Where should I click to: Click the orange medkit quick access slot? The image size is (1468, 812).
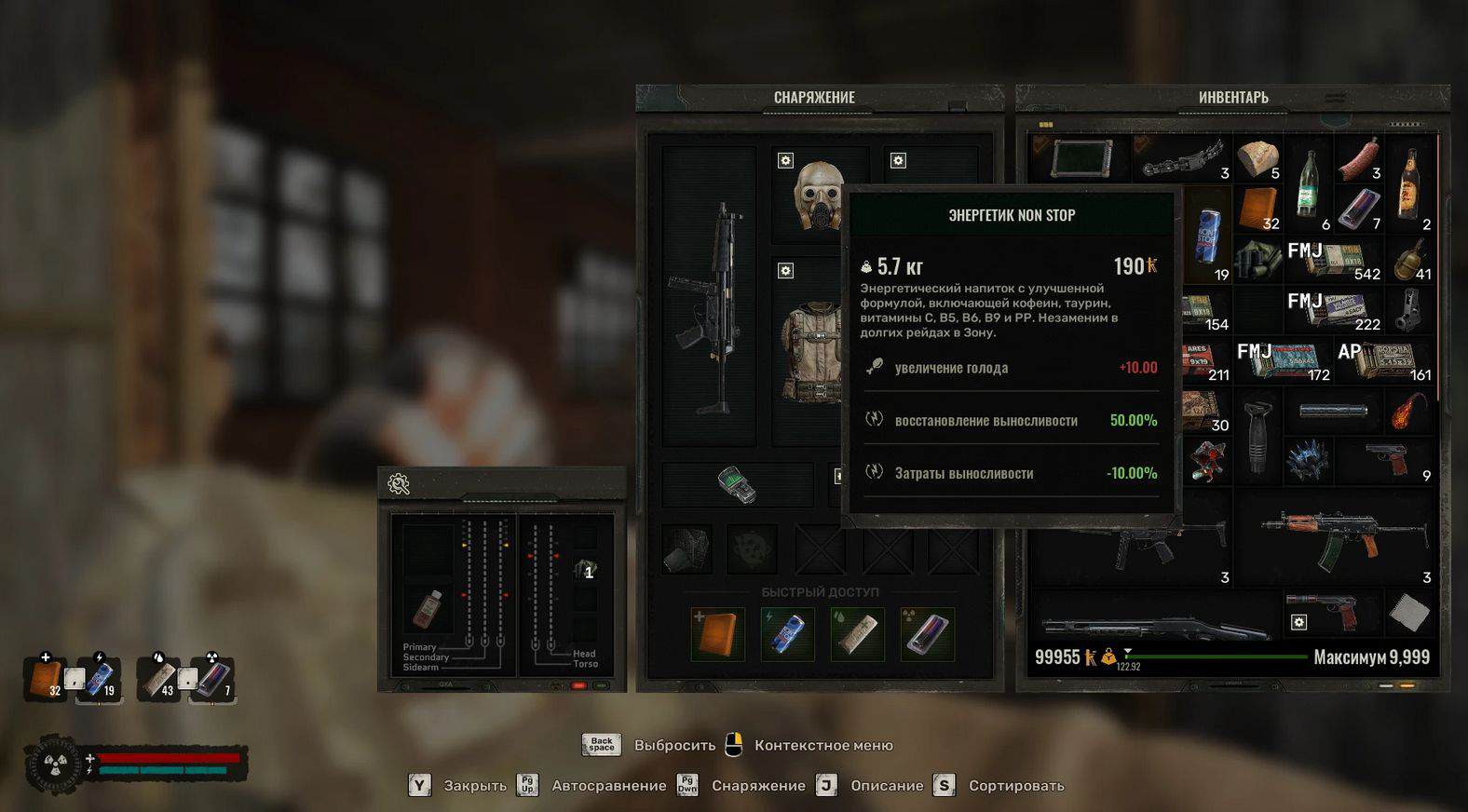coord(718,633)
